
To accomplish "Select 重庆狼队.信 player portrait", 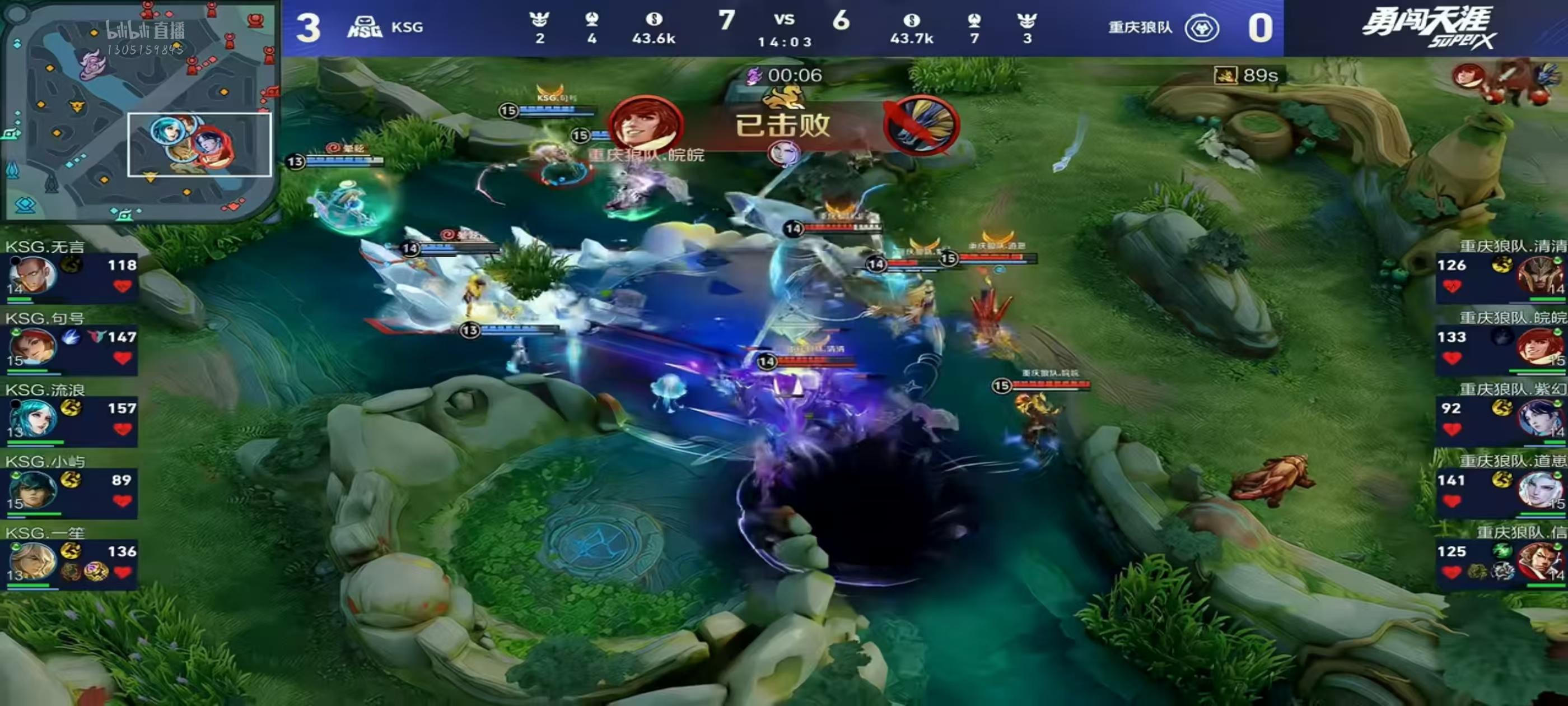I will point(1538,561).
